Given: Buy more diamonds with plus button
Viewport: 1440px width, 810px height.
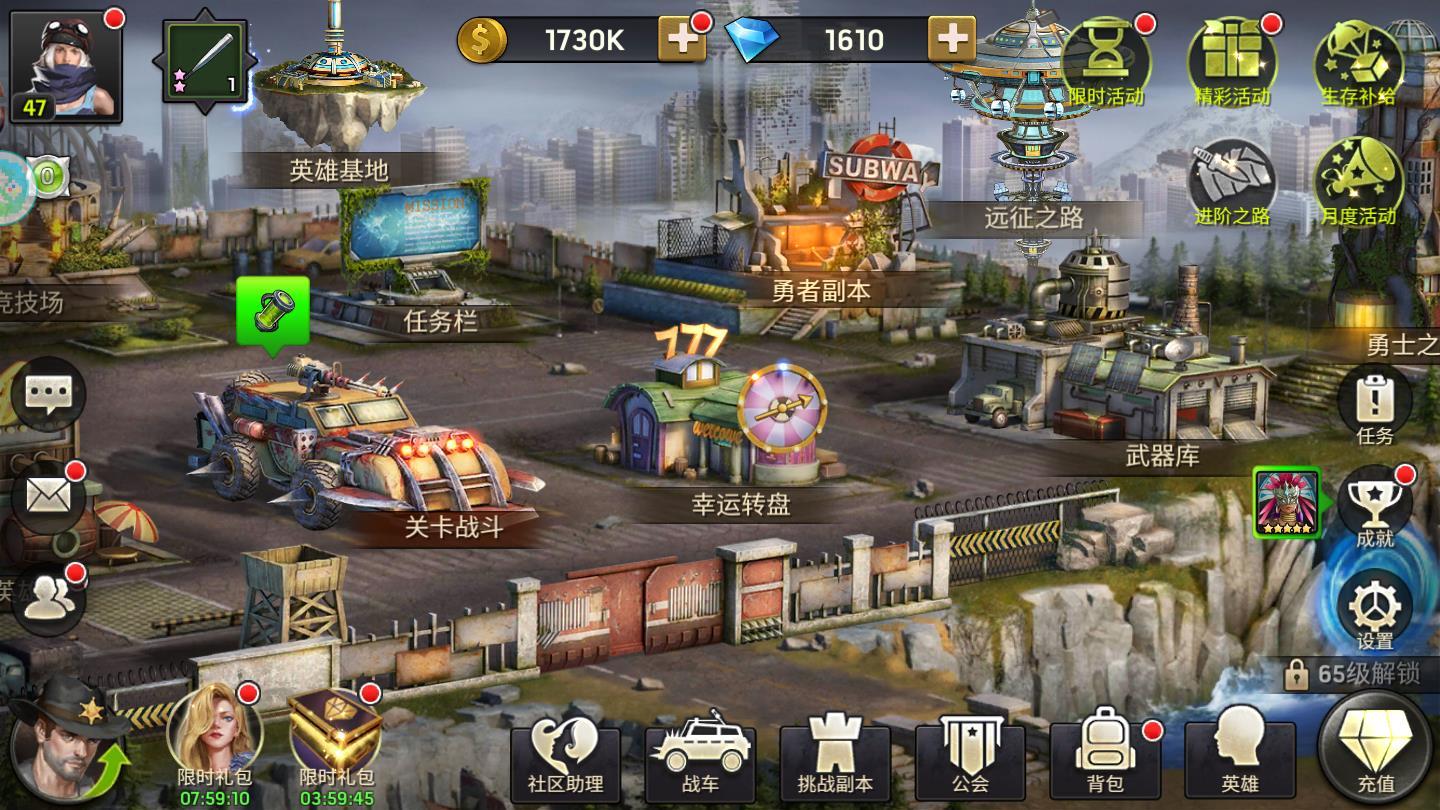Looking at the screenshot, I should tap(951, 40).
